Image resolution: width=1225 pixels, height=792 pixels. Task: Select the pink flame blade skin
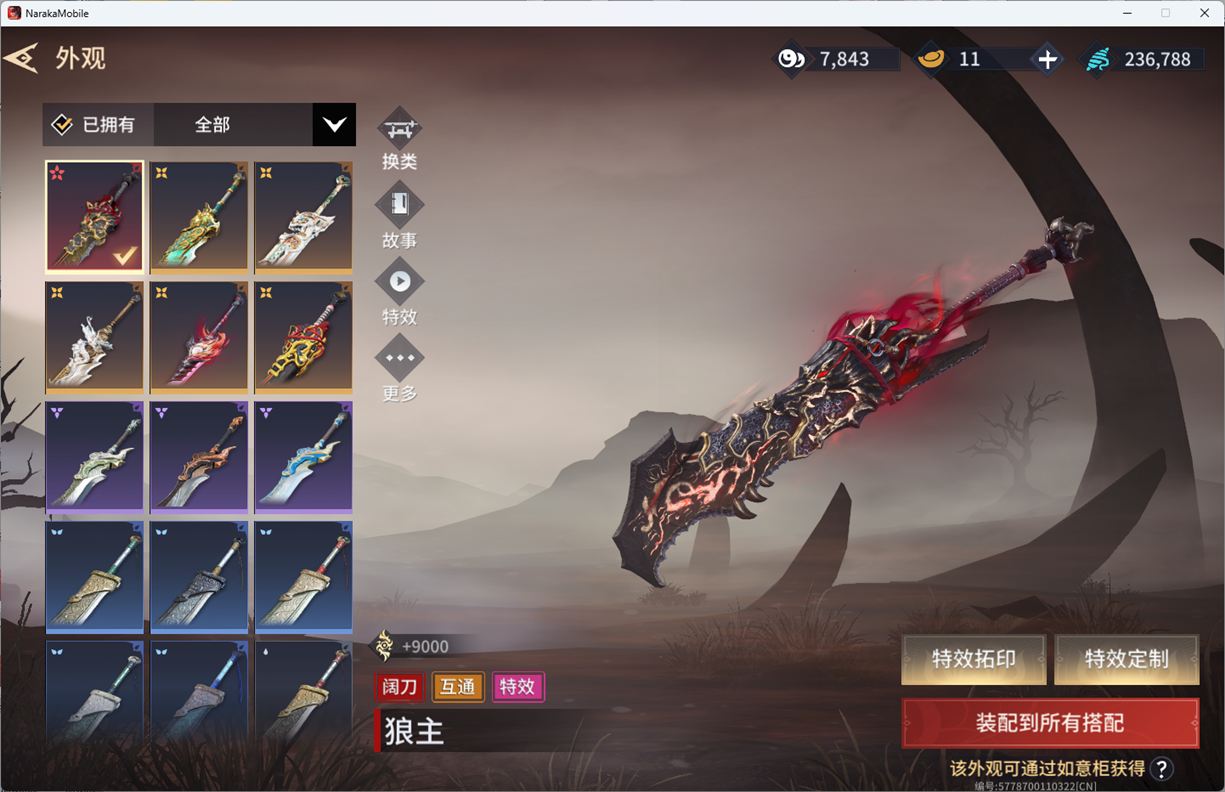pyautogui.click(x=199, y=337)
